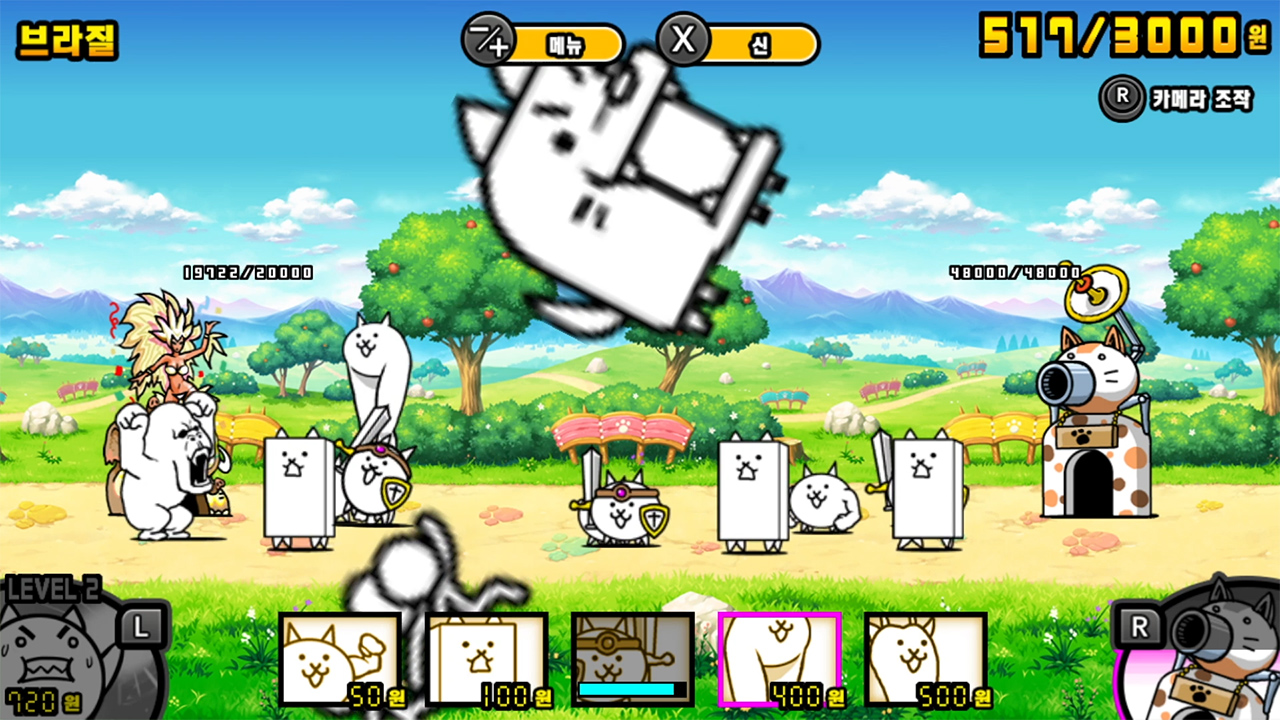Deploy the 400원 long-legs cat unit

(x=780, y=659)
